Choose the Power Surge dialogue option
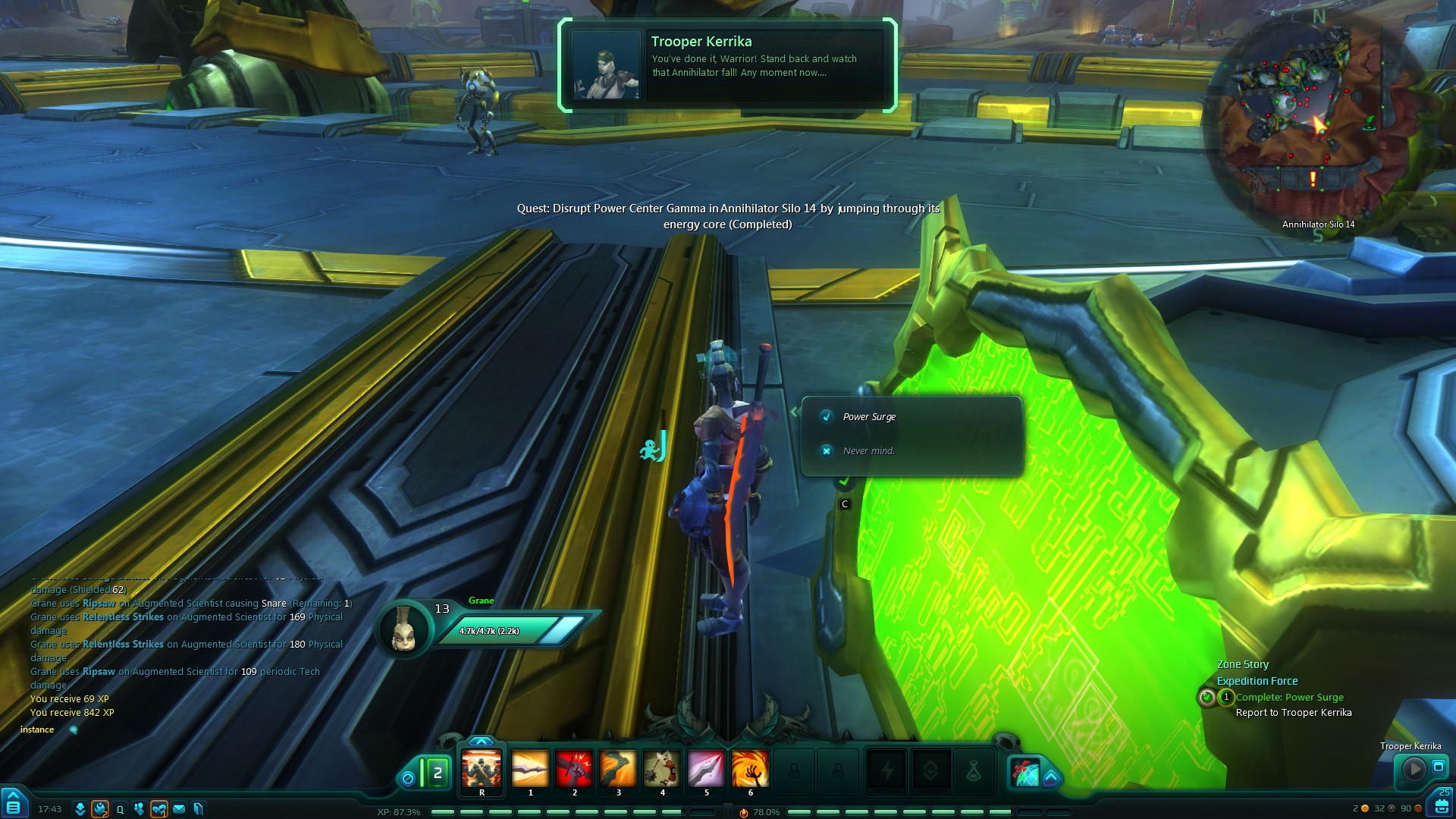The height and width of the screenshot is (819, 1456). pos(869,417)
